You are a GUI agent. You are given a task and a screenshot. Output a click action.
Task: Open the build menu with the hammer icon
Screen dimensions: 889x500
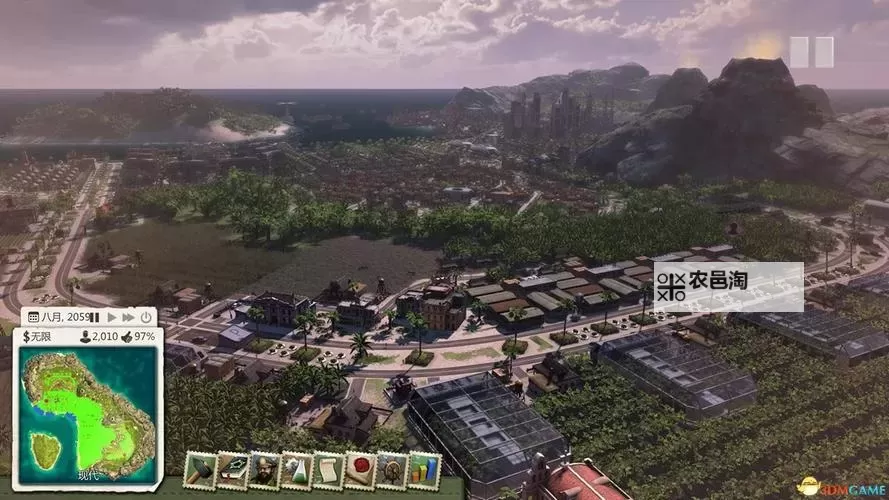point(201,469)
